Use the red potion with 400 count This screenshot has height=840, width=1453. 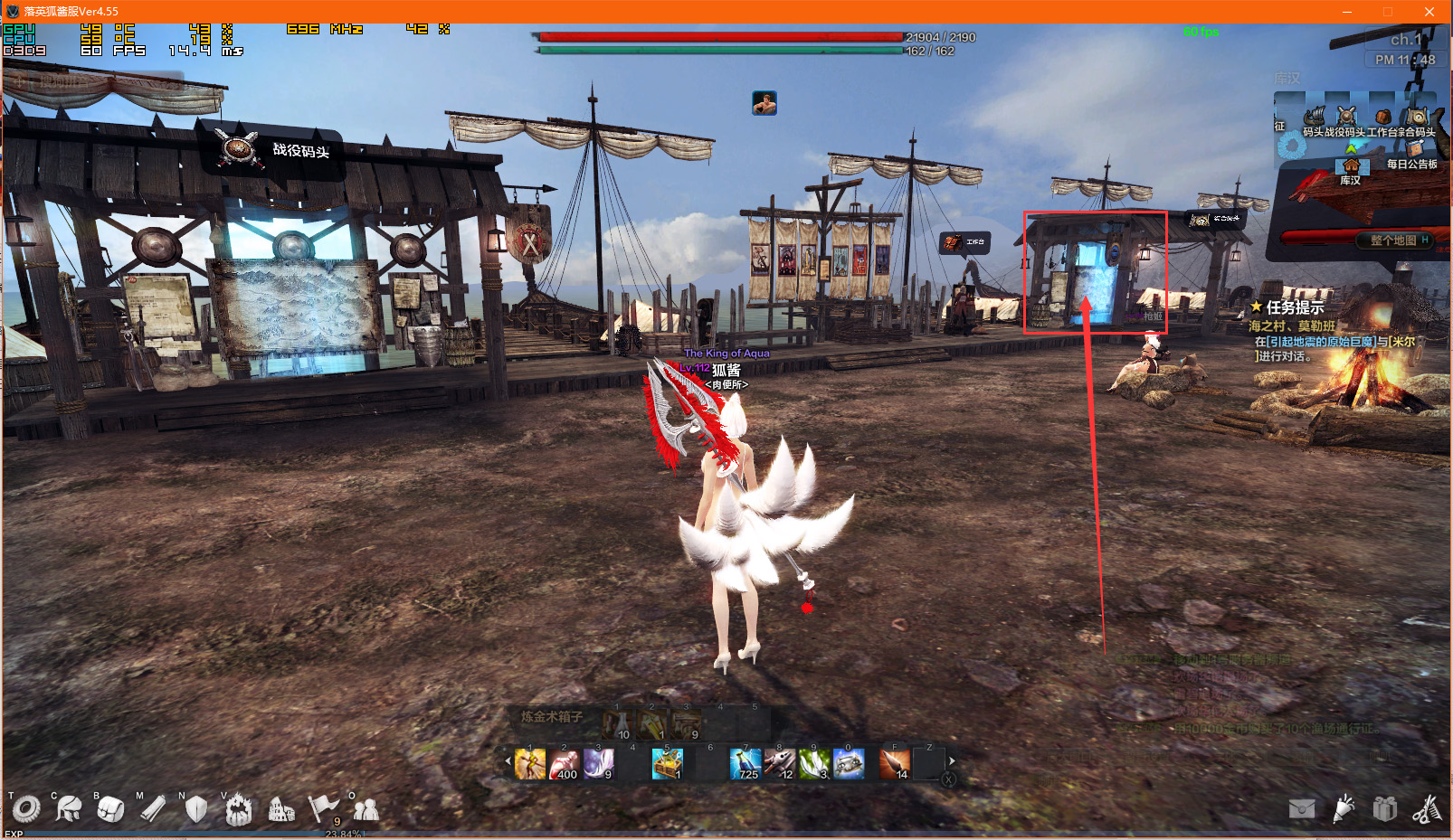[x=564, y=765]
